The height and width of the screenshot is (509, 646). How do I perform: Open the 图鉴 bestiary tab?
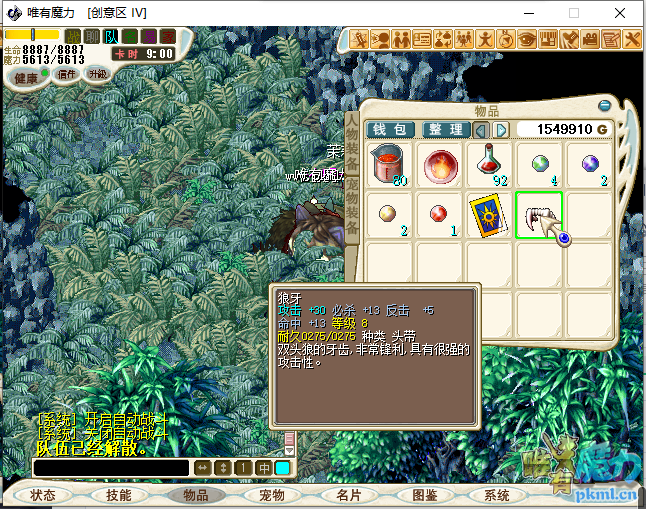click(x=424, y=495)
